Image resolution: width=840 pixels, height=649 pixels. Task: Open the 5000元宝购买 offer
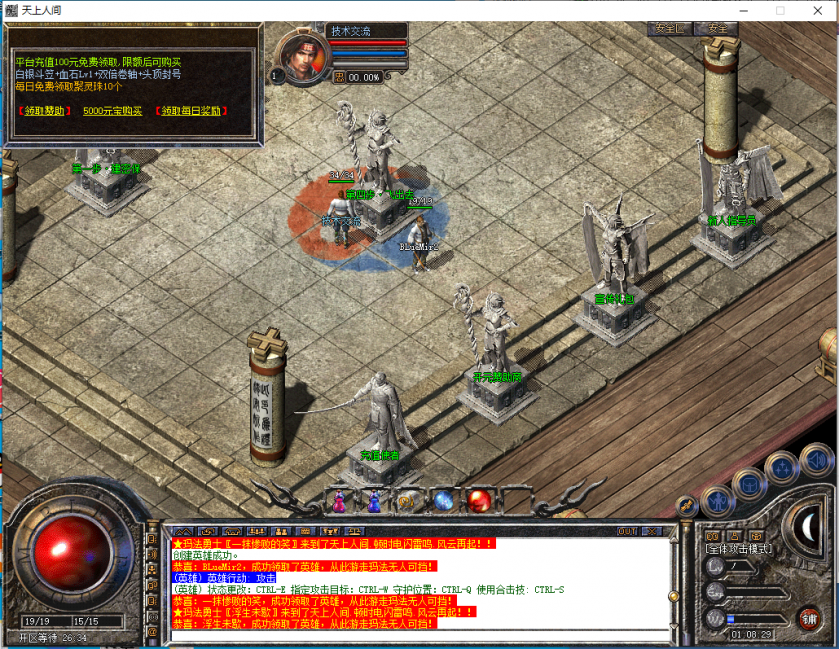coord(113,111)
